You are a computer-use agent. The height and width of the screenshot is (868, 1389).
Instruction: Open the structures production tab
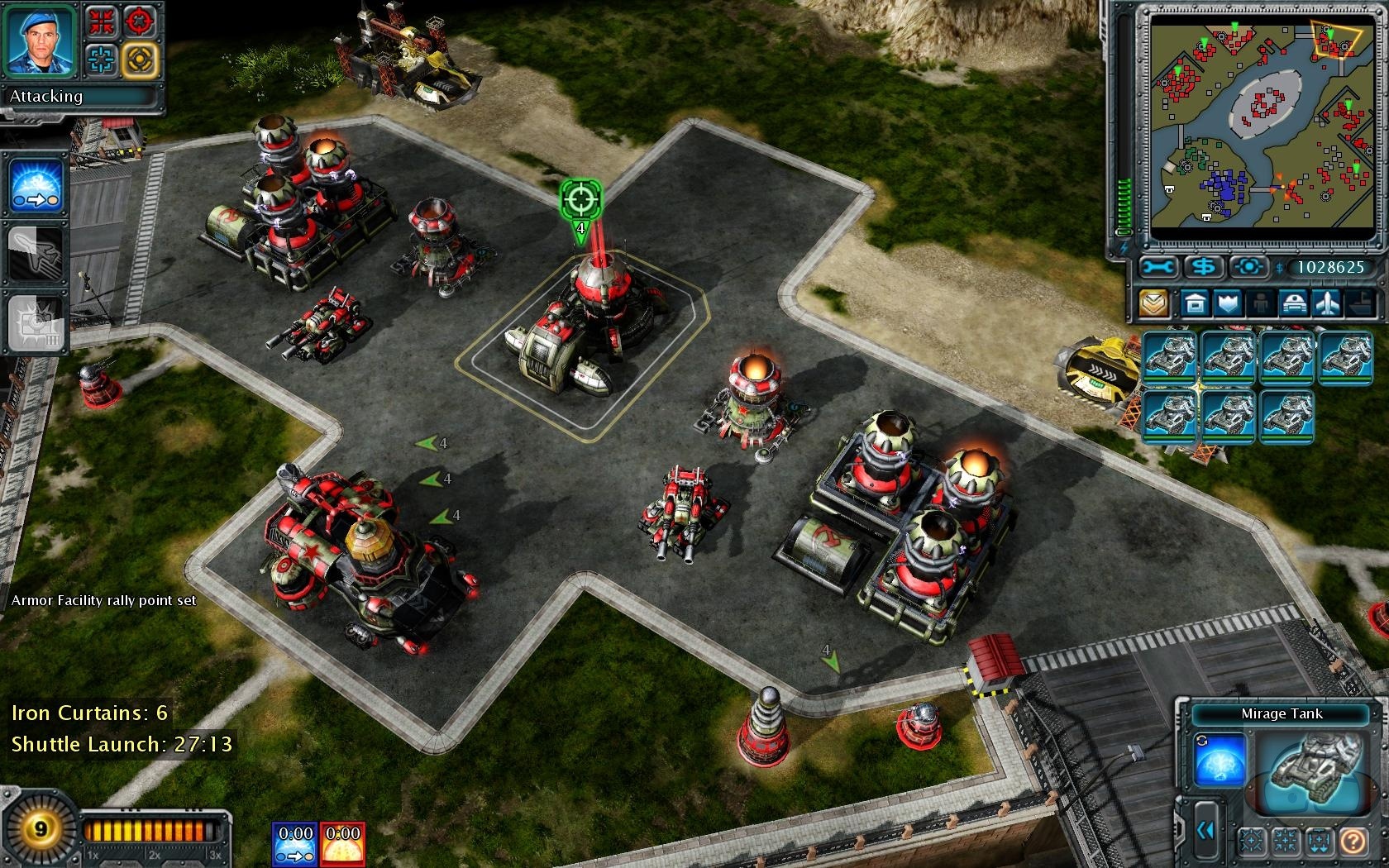[1195, 303]
